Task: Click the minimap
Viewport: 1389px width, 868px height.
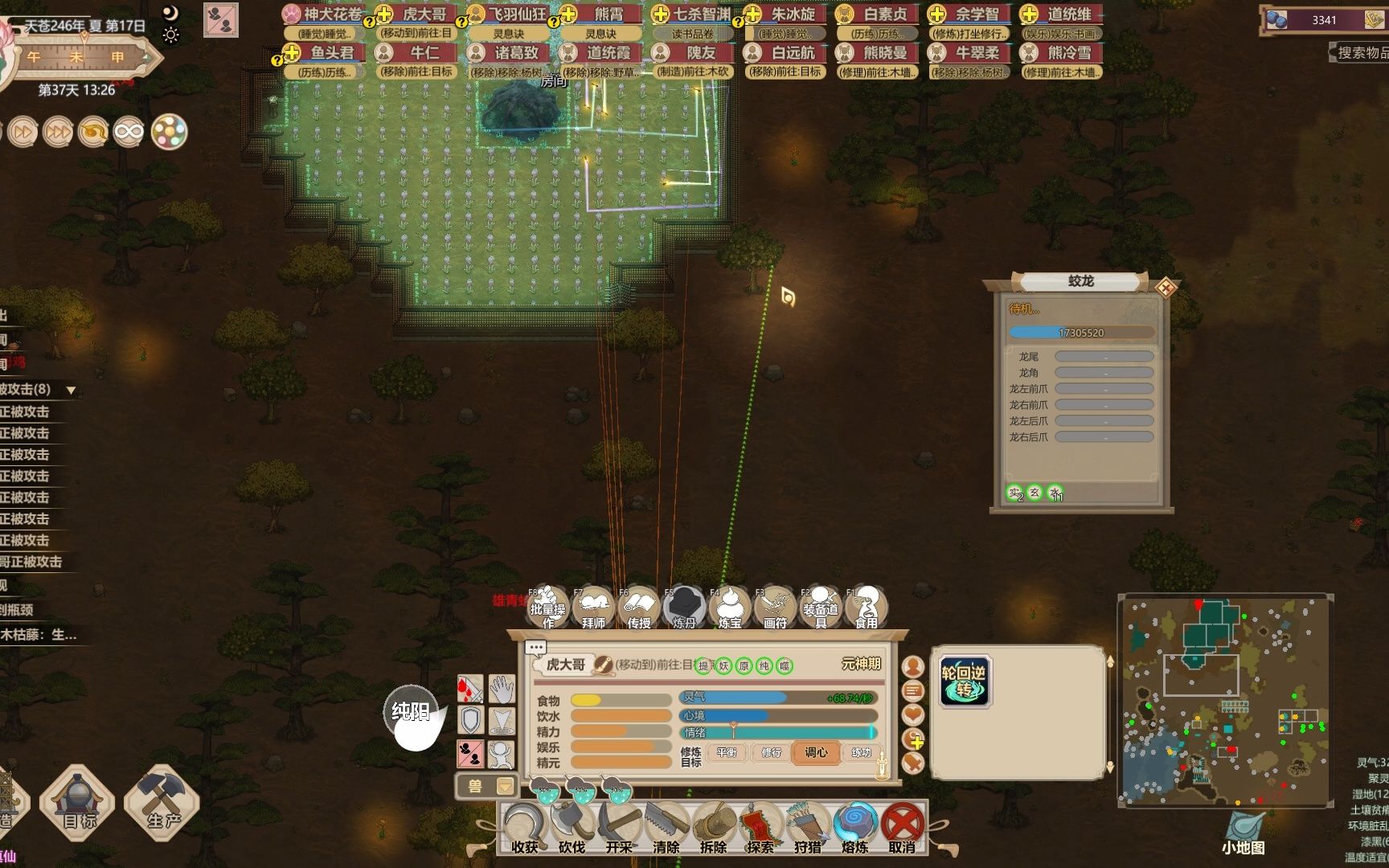Action: tap(1224, 699)
